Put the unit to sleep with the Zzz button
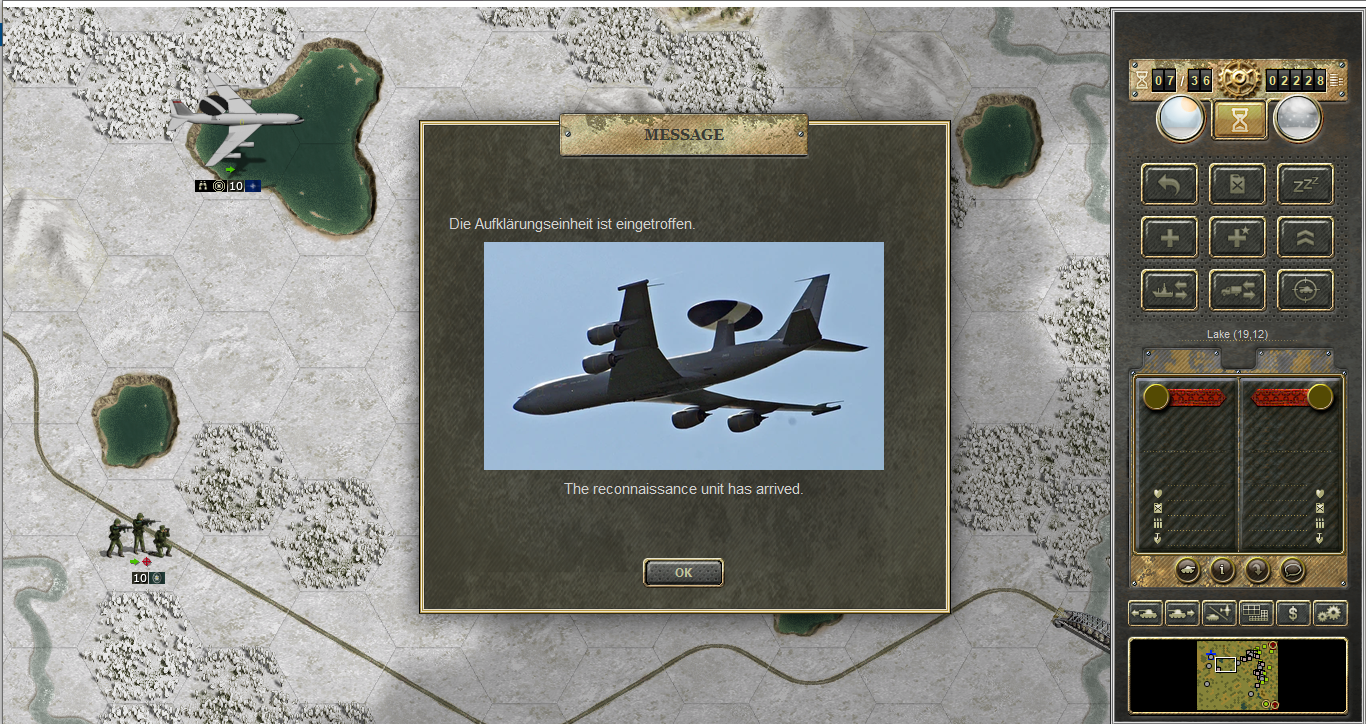Viewport: 1366px width, 724px height. pos(1305,184)
